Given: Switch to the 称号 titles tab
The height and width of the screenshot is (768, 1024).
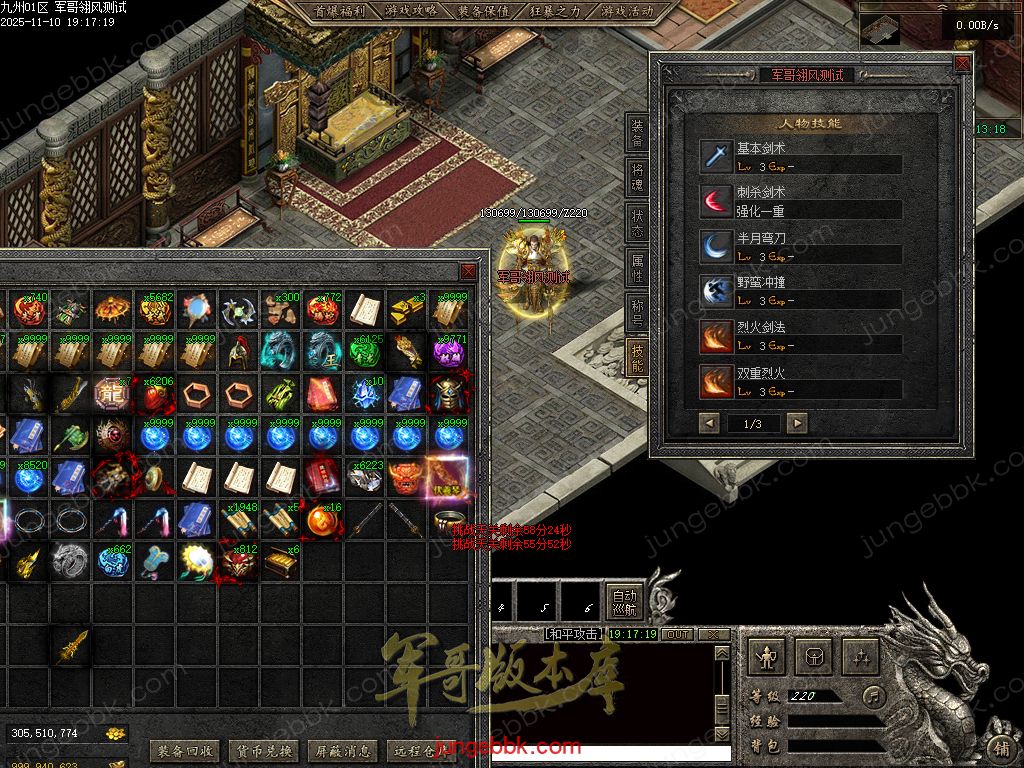Looking at the screenshot, I should pyautogui.click(x=637, y=313).
